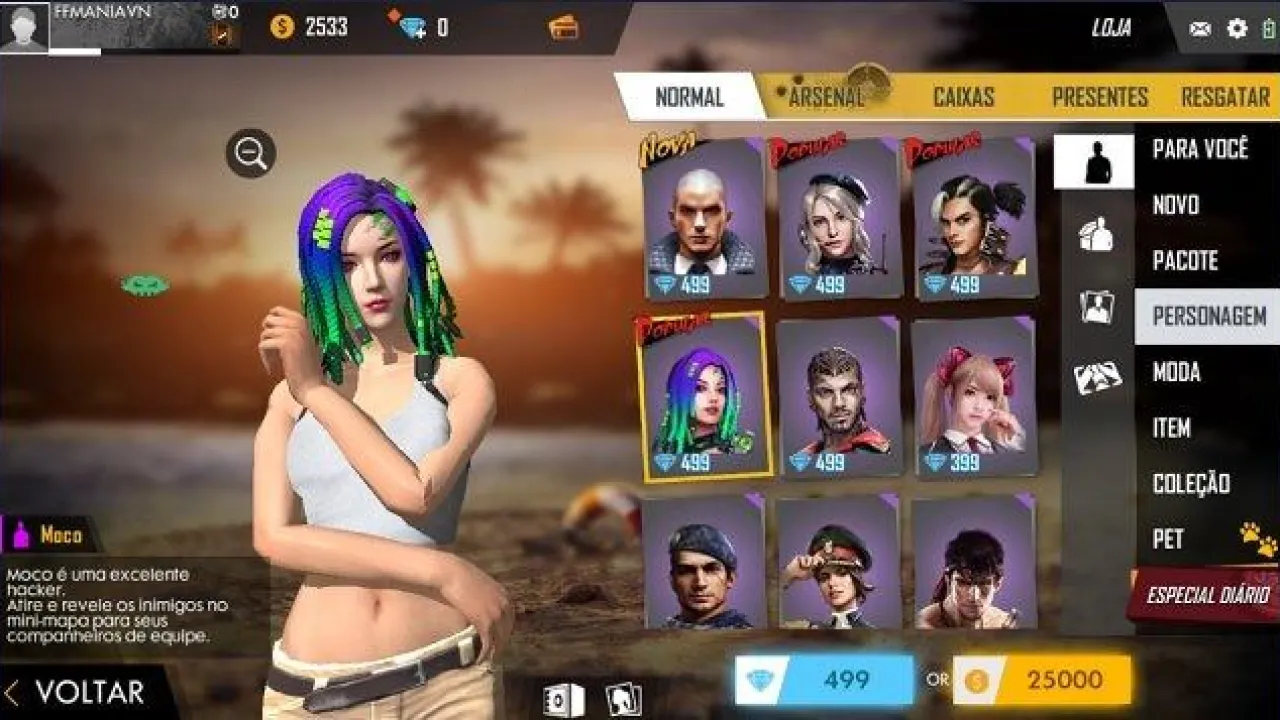Click the magnifier zoom-out icon on character preview
Screen dimensions: 1280x720
(249, 152)
